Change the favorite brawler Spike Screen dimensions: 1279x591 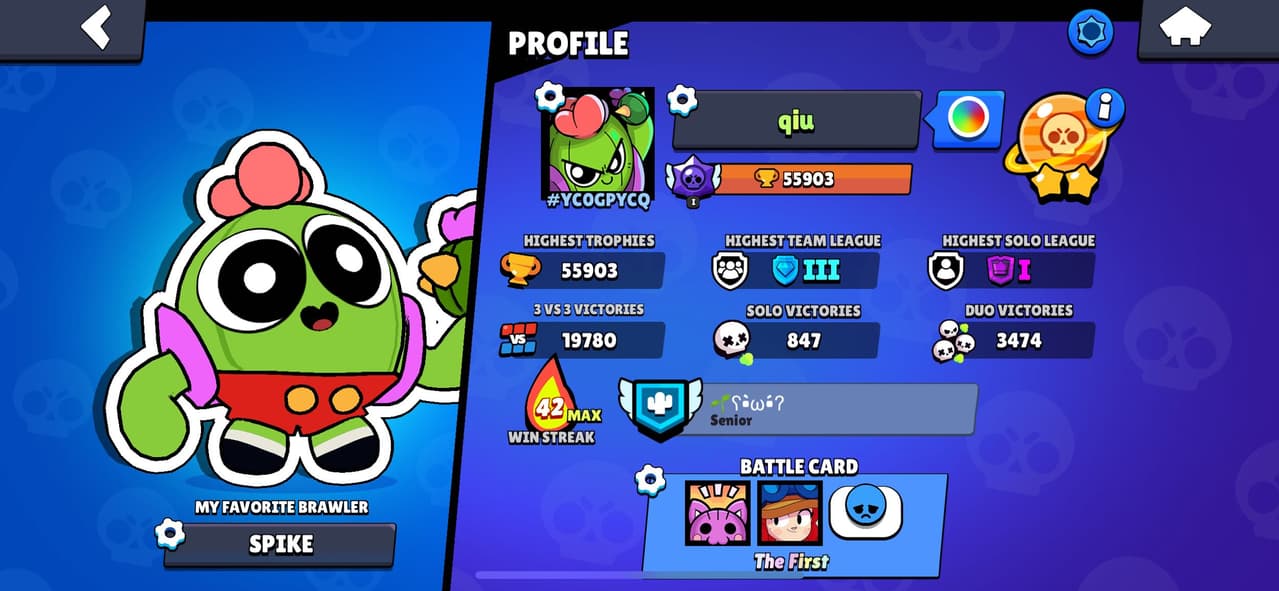click(280, 544)
